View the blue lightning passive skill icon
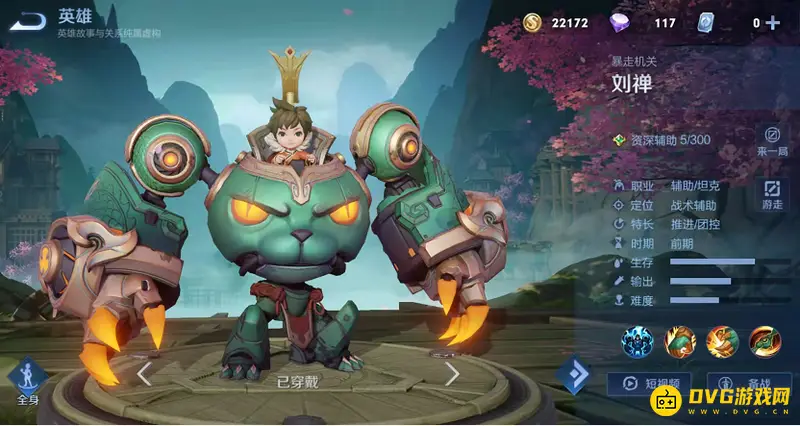The height and width of the screenshot is (426, 800). pyautogui.click(x=637, y=342)
